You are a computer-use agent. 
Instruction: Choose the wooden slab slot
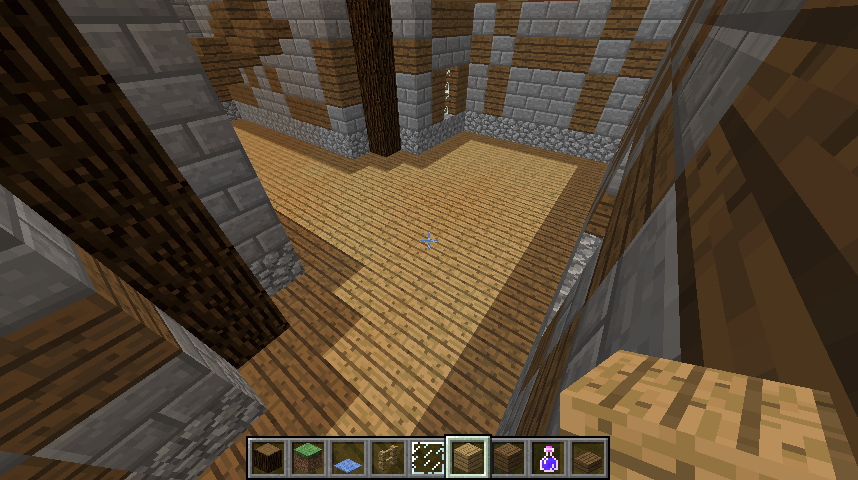pyautogui.click(x=587, y=457)
